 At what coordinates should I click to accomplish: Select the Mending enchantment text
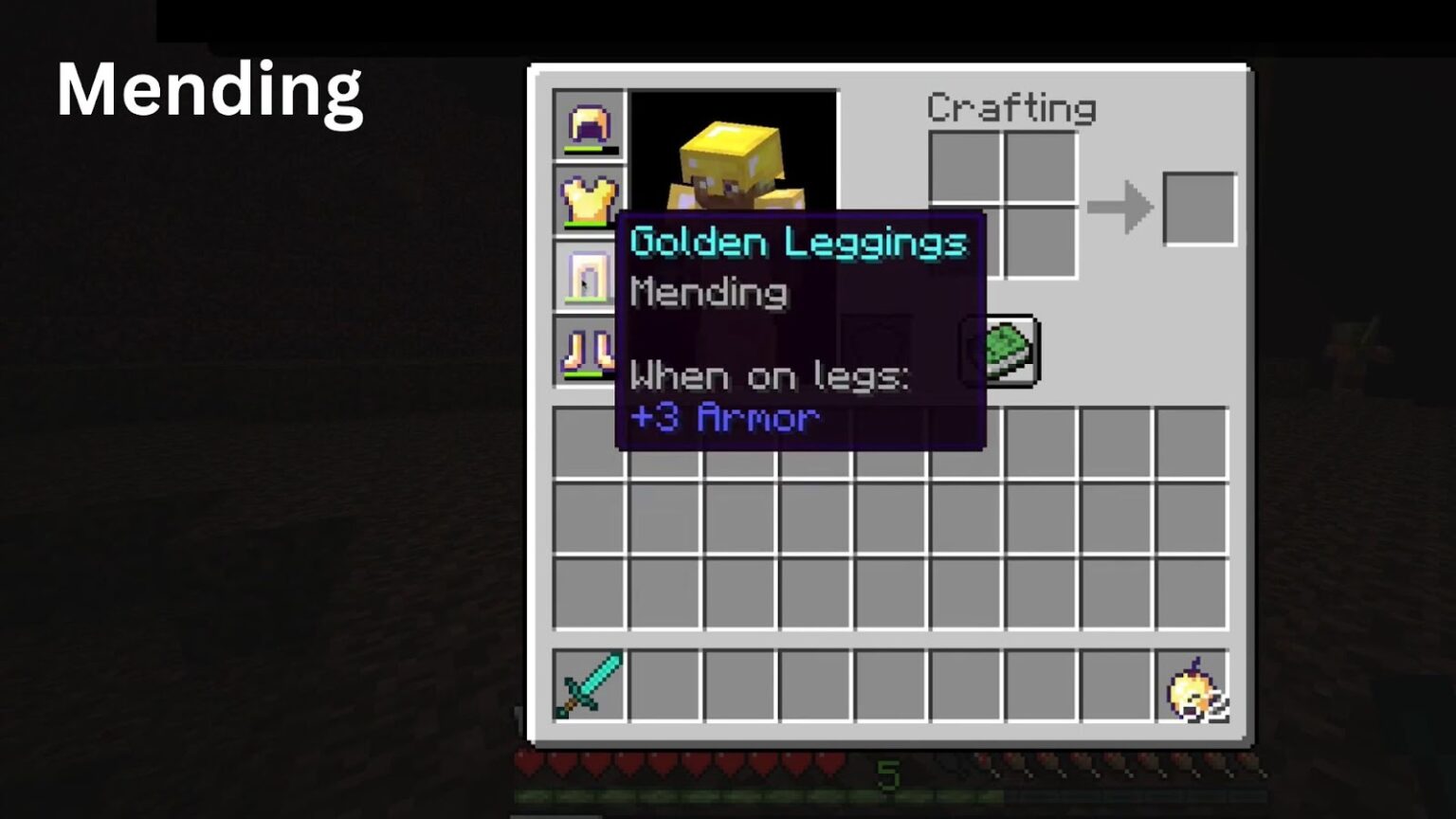[x=707, y=292]
